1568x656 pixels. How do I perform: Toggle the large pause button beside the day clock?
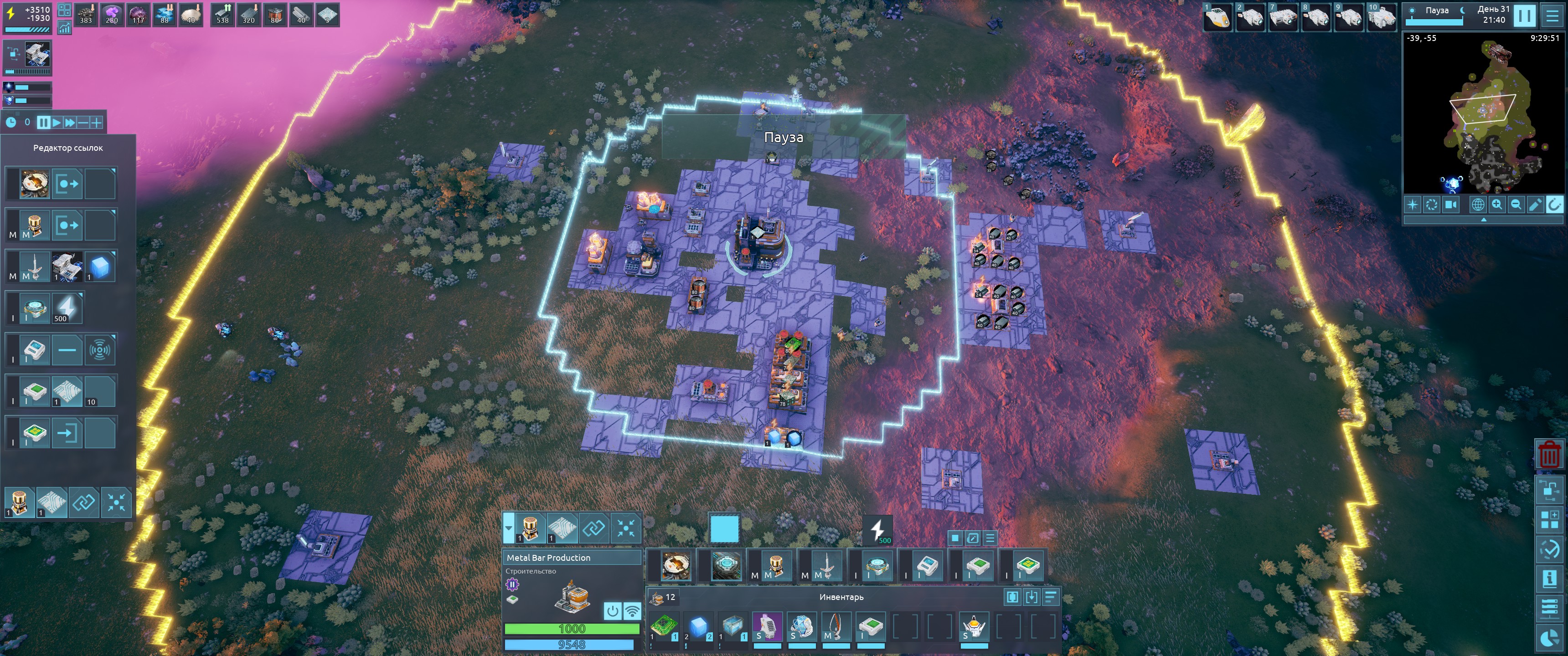point(1525,16)
